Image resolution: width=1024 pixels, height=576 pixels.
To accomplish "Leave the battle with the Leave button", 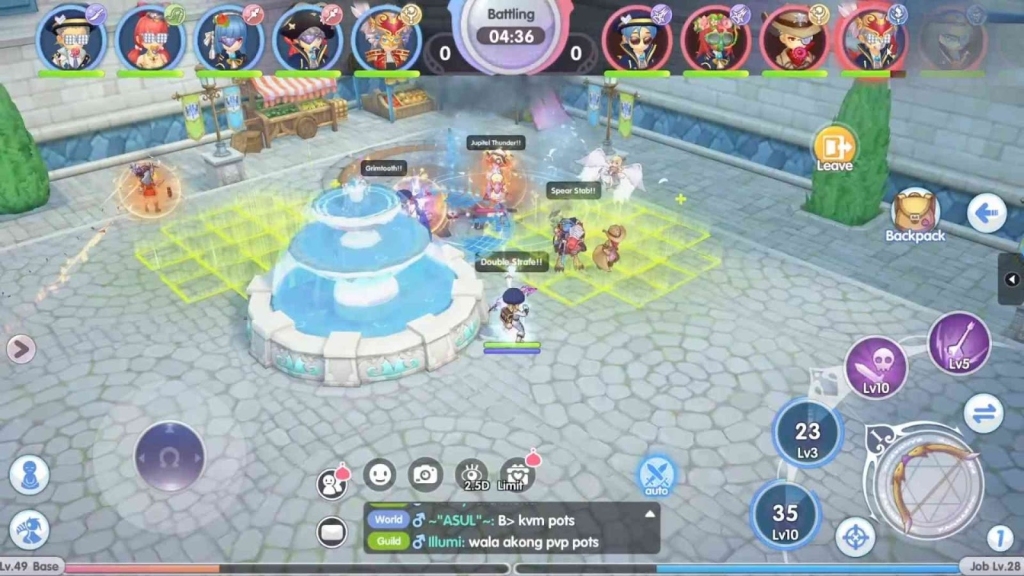I will pyautogui.click(x=834, y=149).
